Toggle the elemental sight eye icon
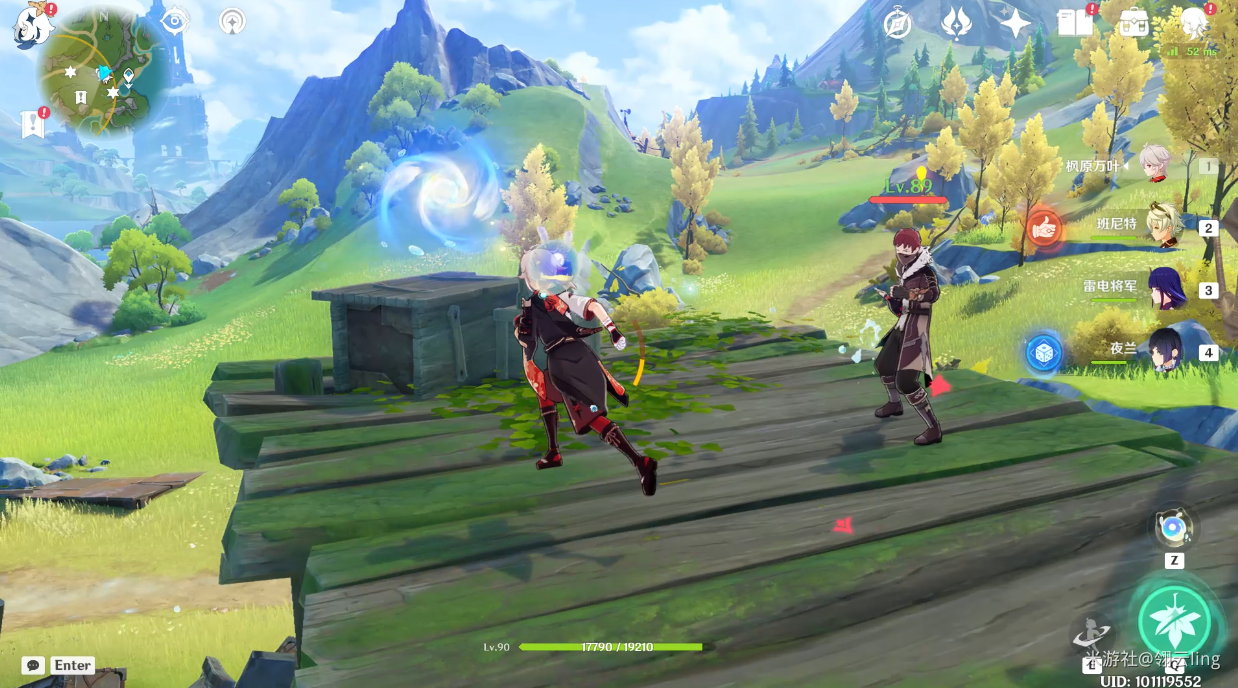The width and height of the screenshot is (1238, 688). pos(175,21)
